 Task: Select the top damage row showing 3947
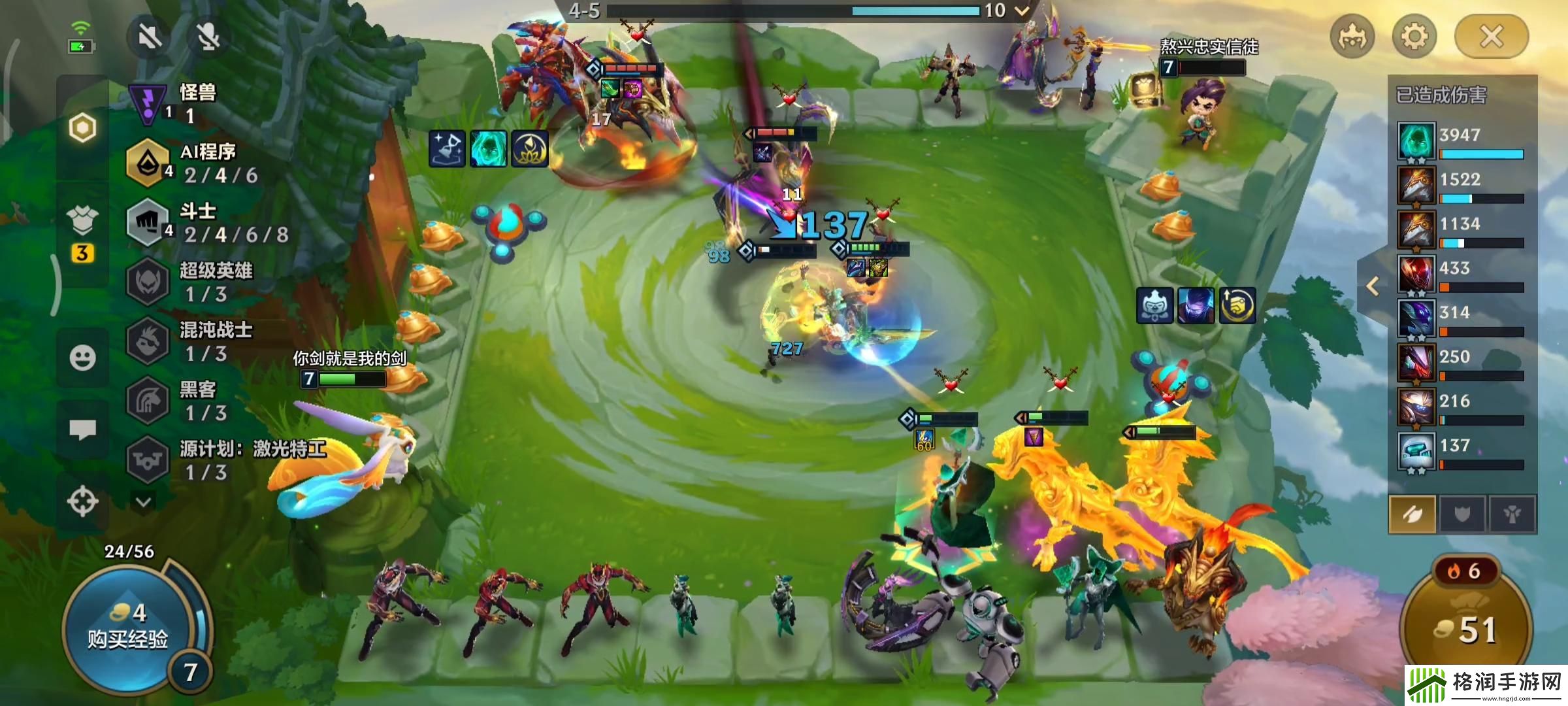(x=1462, y=141)
